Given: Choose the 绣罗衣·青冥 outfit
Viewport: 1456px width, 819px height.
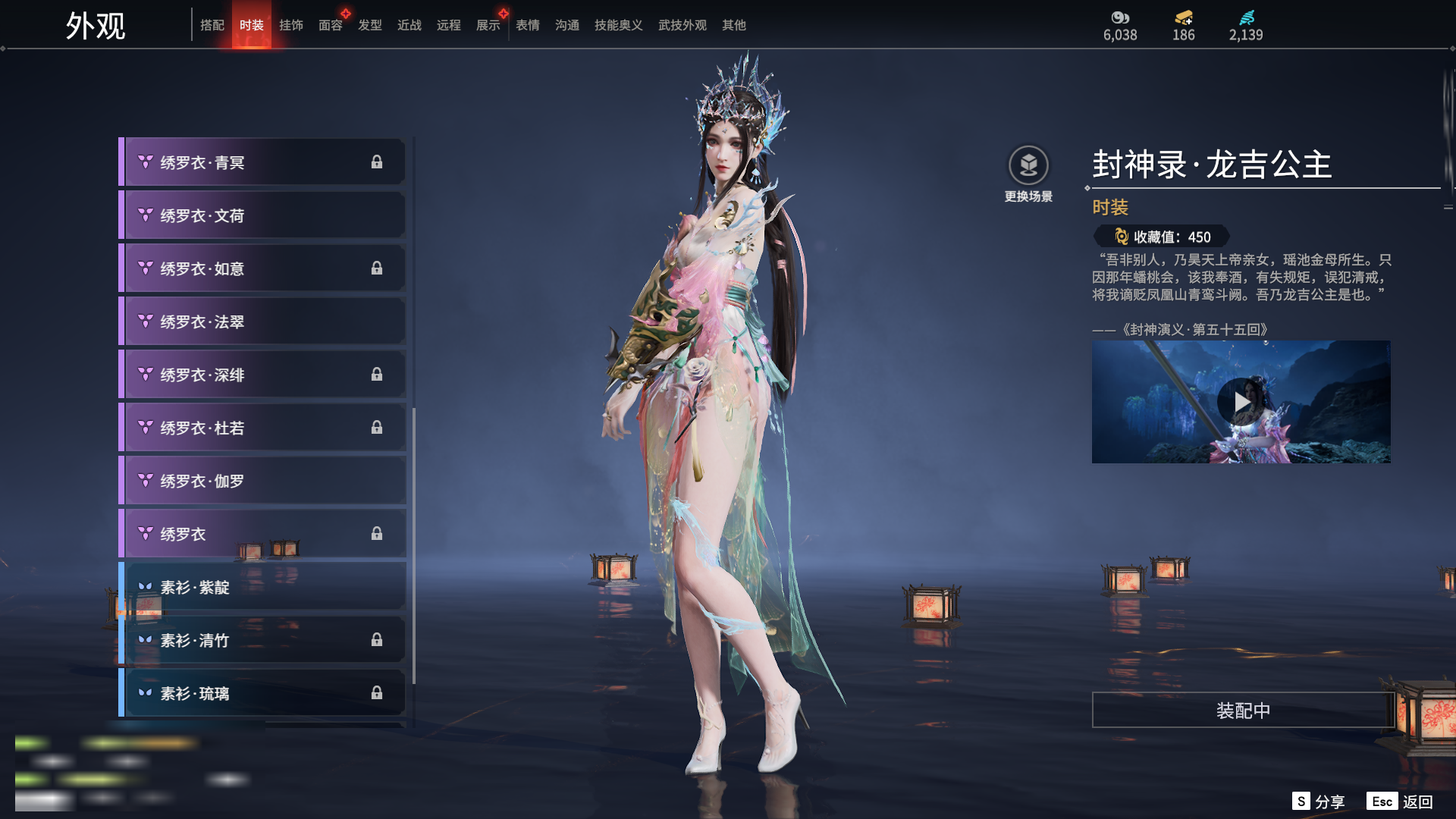Looking at the screenshot, I should pyautogui.click(x=262, y=162).
